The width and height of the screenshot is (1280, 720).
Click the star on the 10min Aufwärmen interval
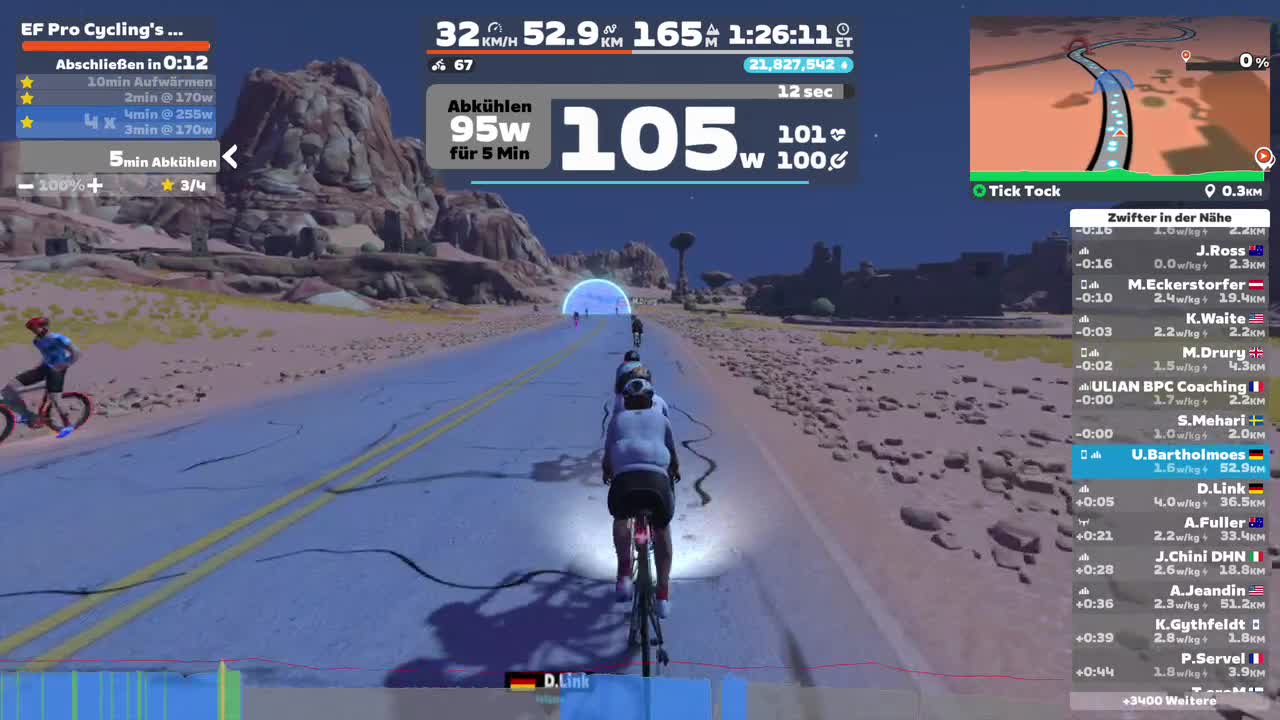pos(27,82)
